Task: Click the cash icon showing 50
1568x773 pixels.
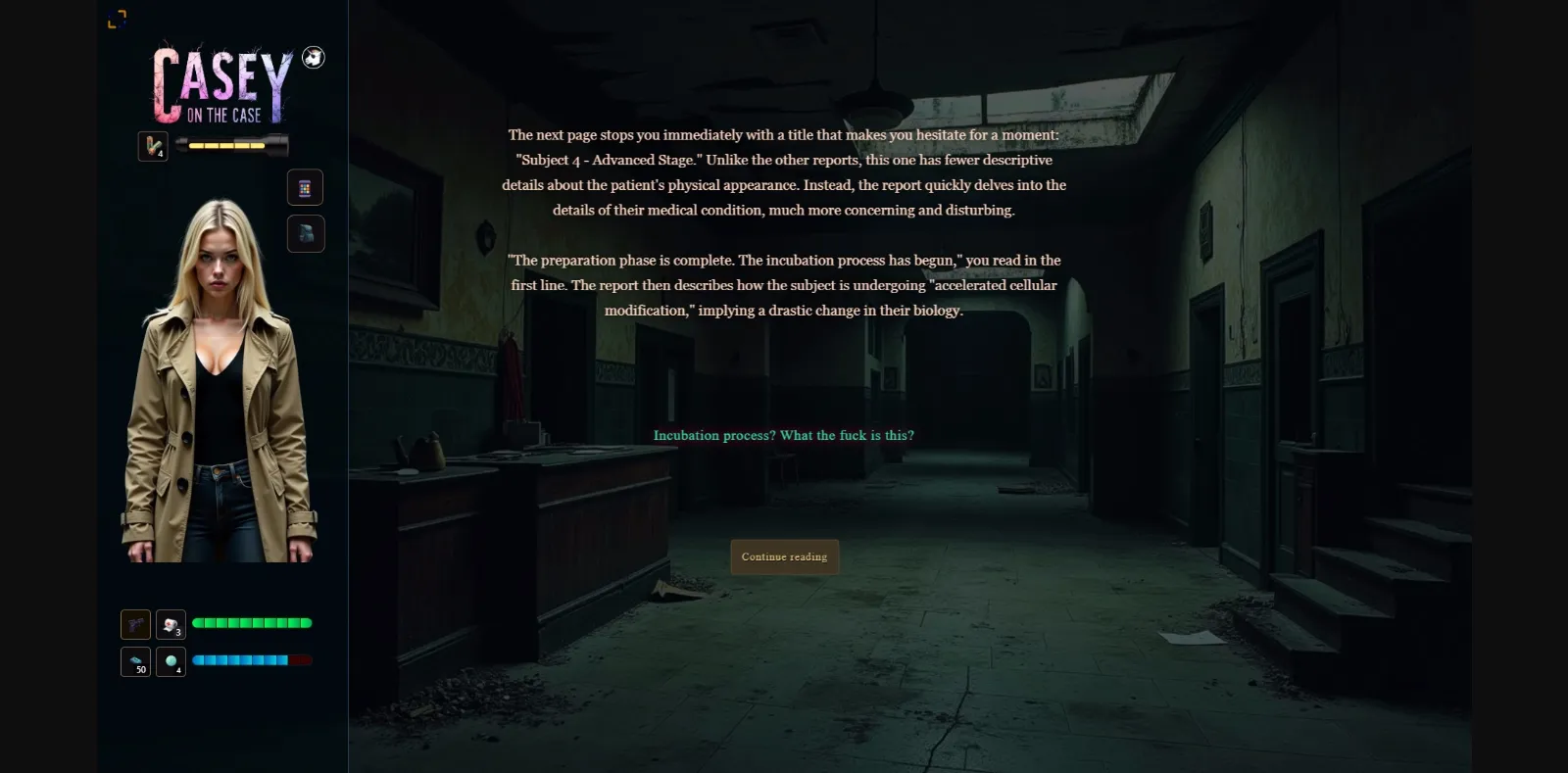Action: pyautogui.click(x=135, y=659)
